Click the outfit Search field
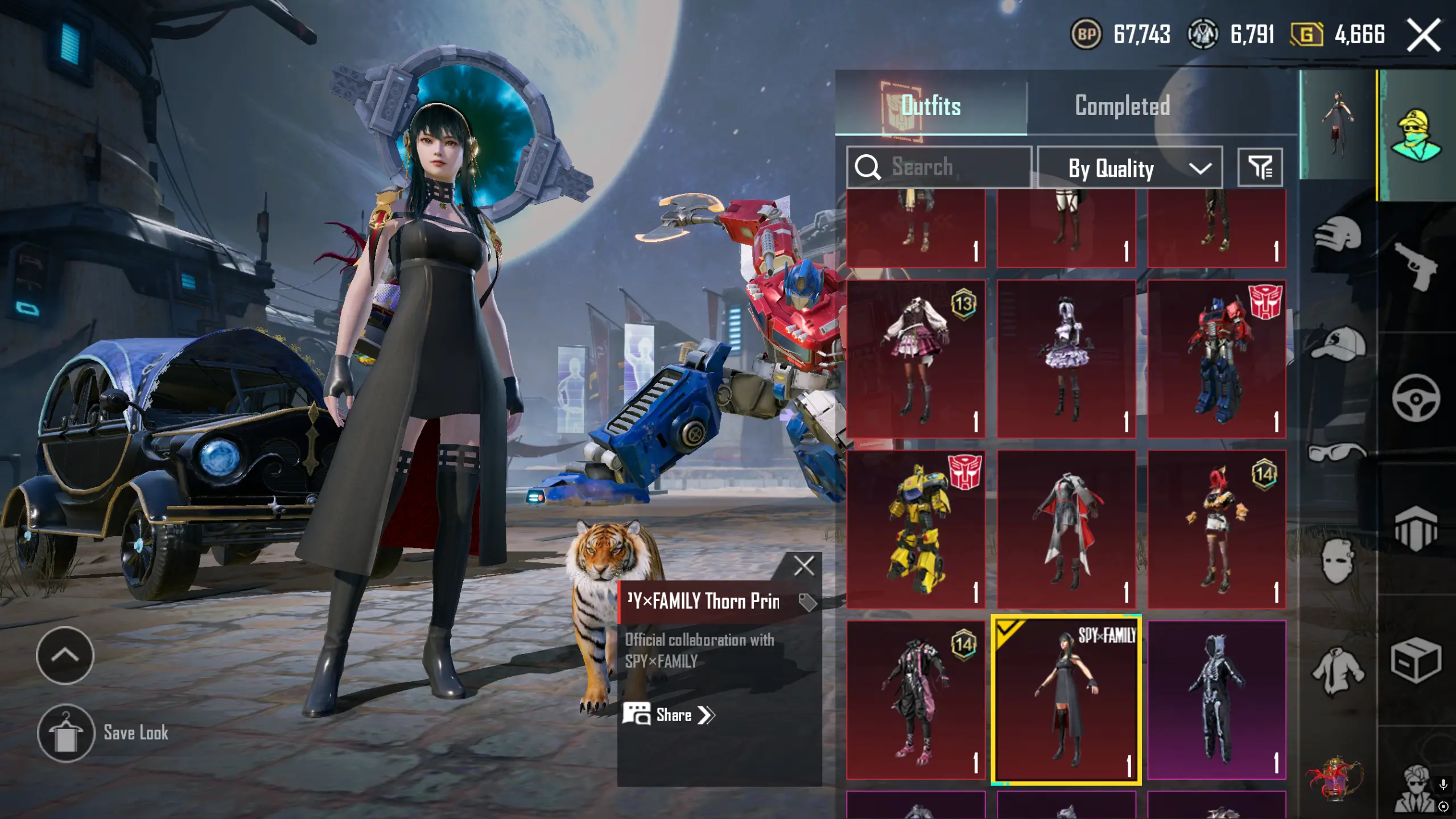 [x=939, y=167]
